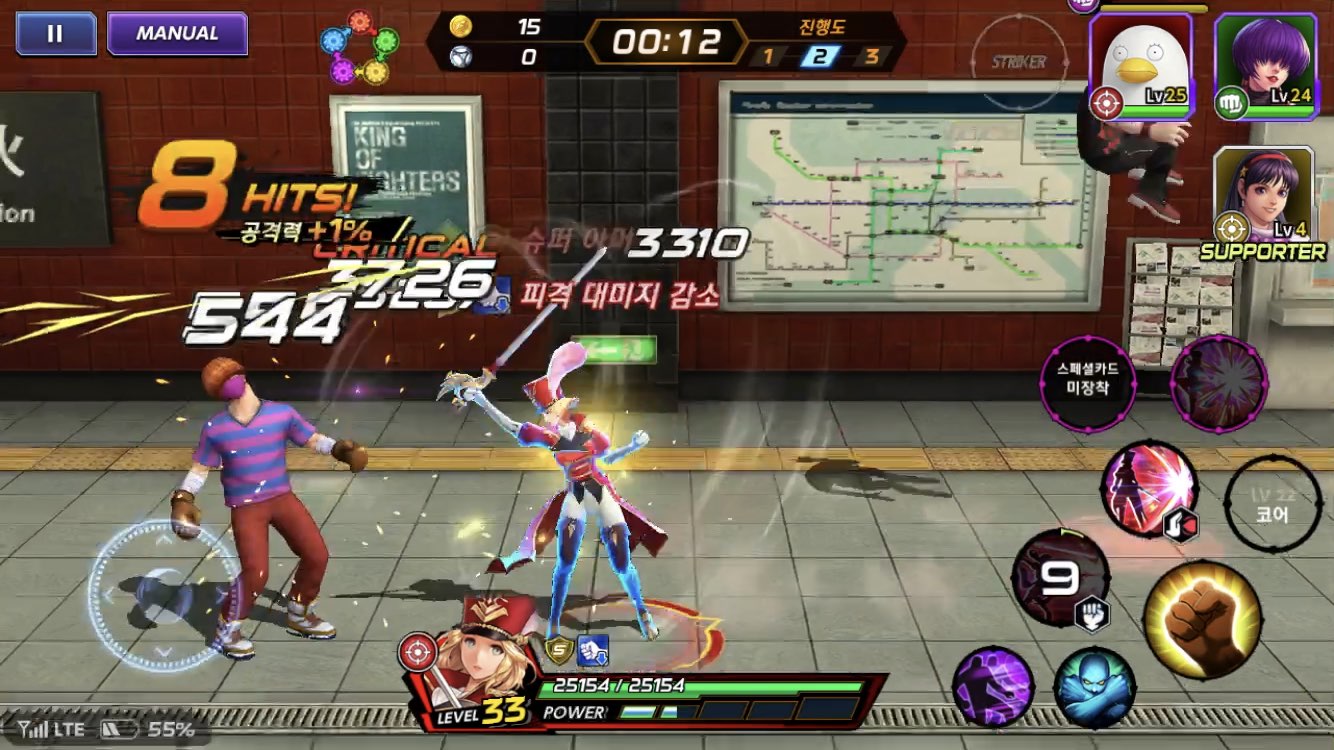Activate the dark burst finisher skill
The image size is (1334, 750).
1218,384
